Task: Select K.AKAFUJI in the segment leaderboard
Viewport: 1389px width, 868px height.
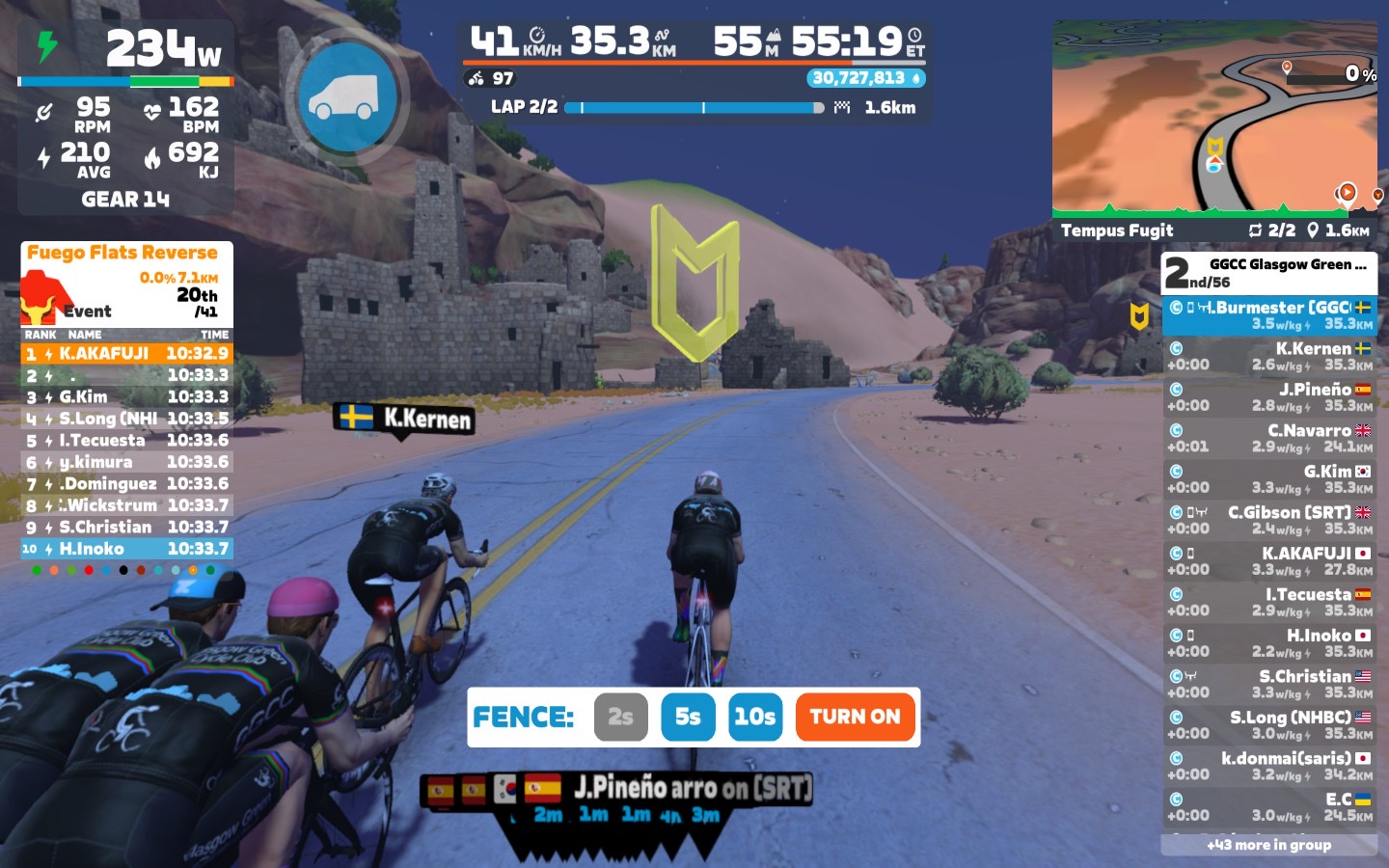Action: click(x=126, y=354)
